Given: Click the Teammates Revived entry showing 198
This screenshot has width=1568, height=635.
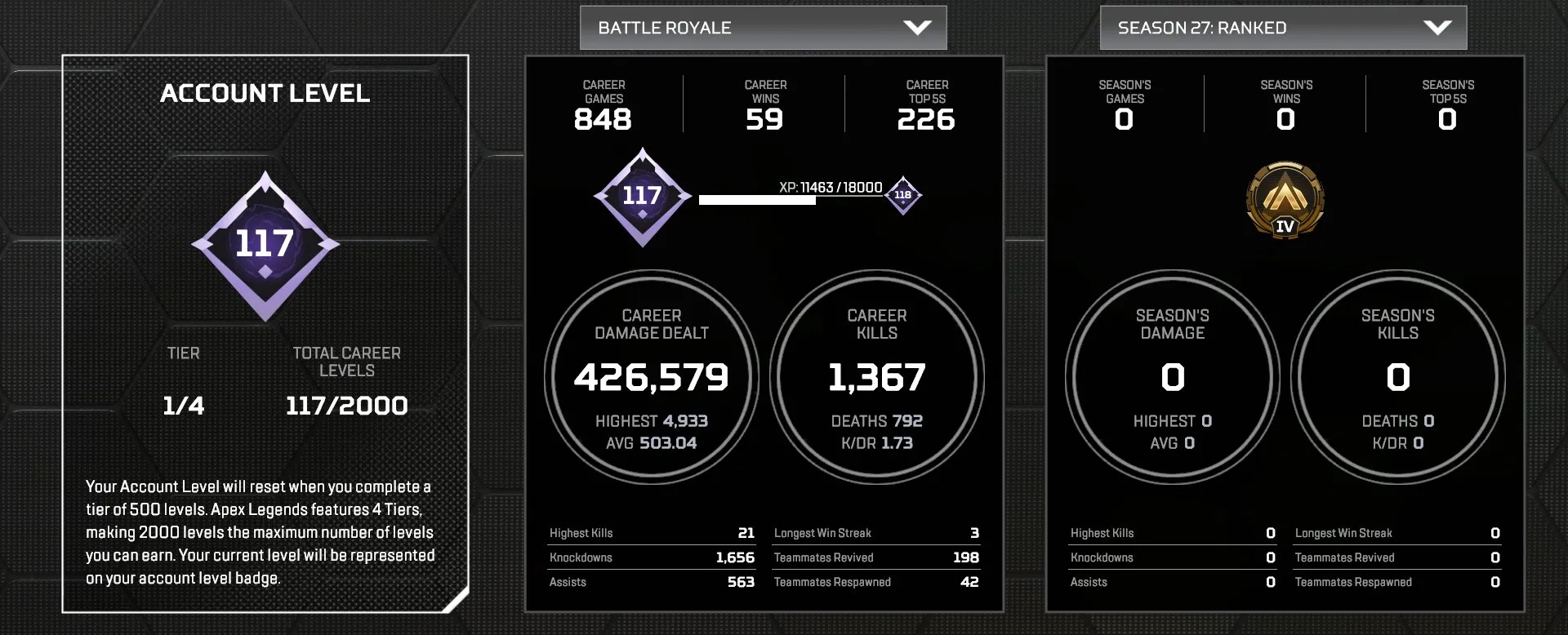Looking at the screenshot, I should click(875, 557).
